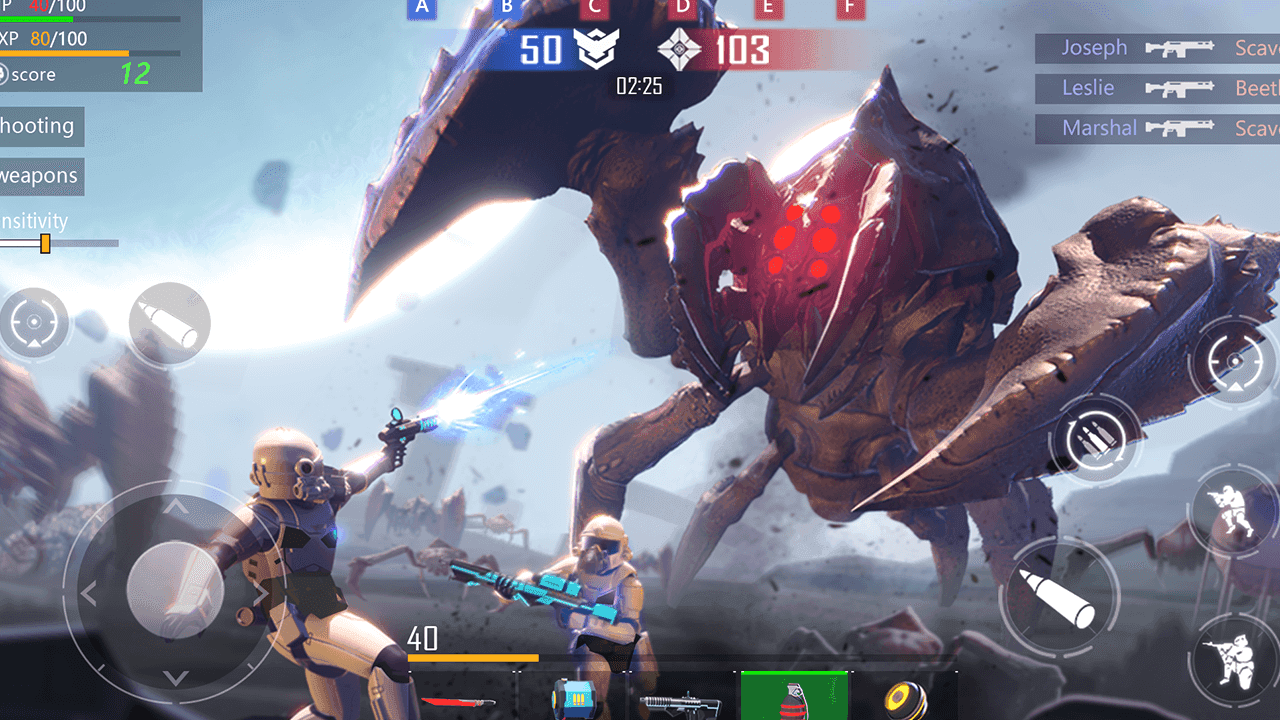
Task: Toggle the shooting button
Action: [40, 127]
